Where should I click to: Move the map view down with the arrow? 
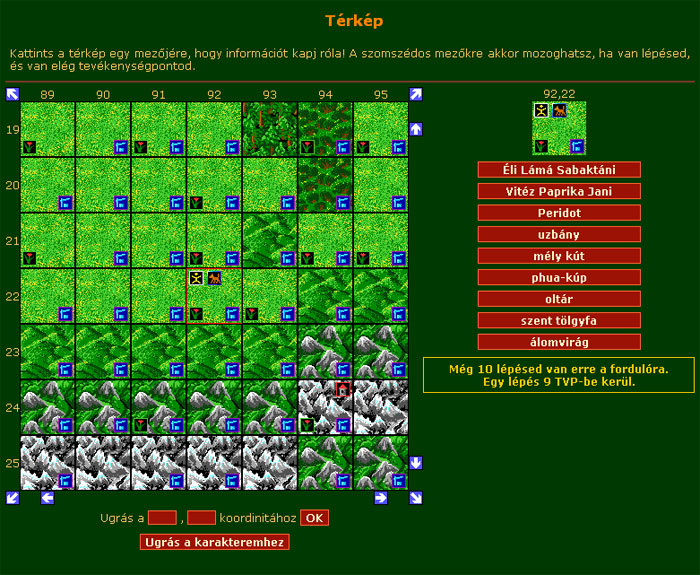[416, 463]
